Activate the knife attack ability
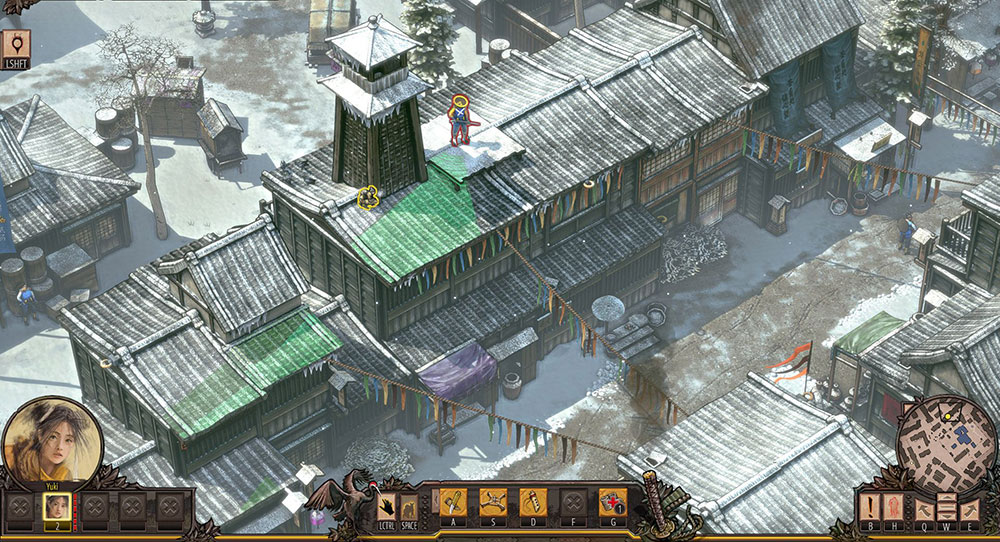 (x=453, y=501)
